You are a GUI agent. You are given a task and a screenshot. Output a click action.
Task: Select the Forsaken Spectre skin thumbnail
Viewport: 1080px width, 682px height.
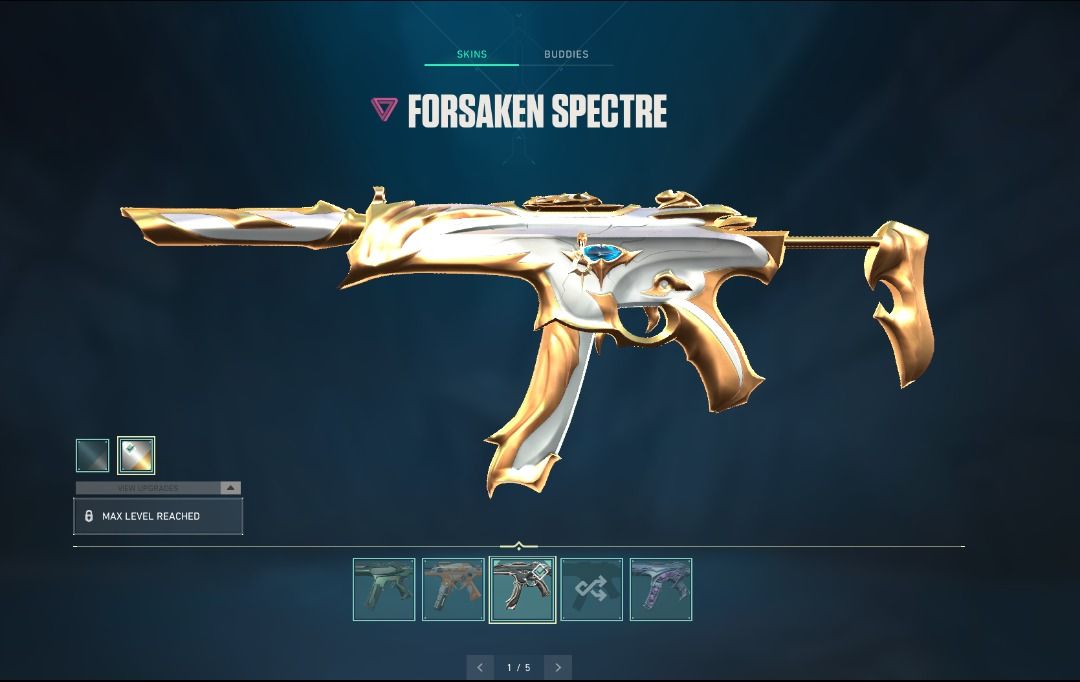(x=522, y=589)
